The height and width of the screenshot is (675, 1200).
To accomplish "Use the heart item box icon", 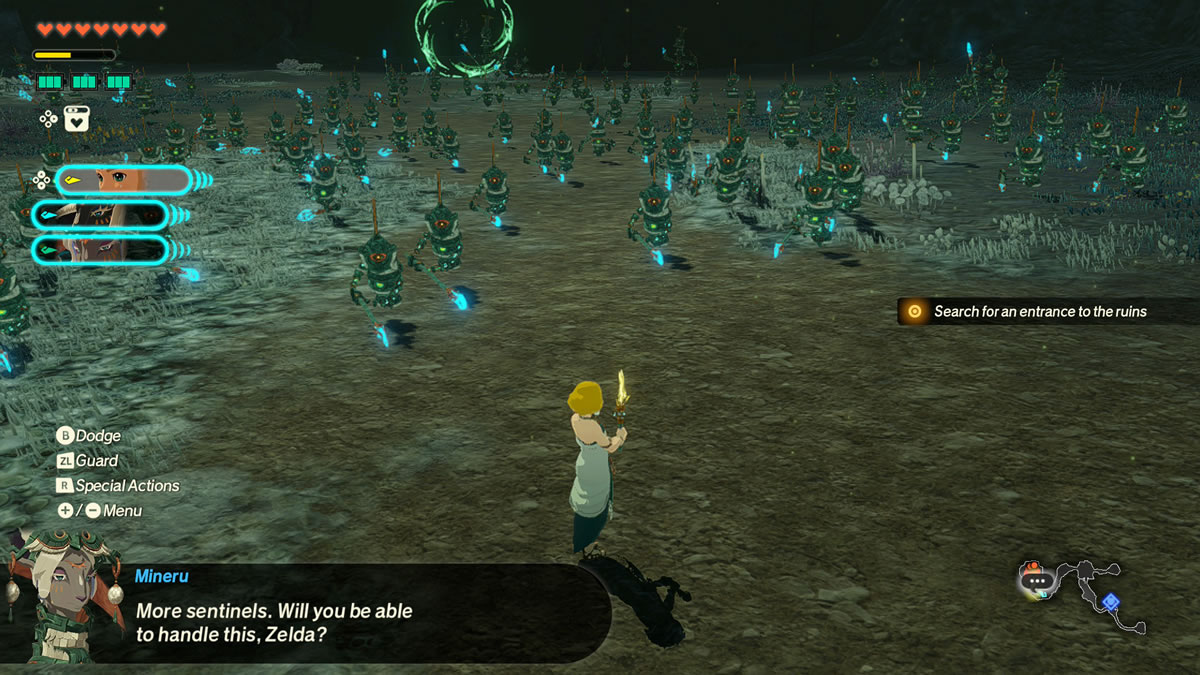I will tap(77, 119).
